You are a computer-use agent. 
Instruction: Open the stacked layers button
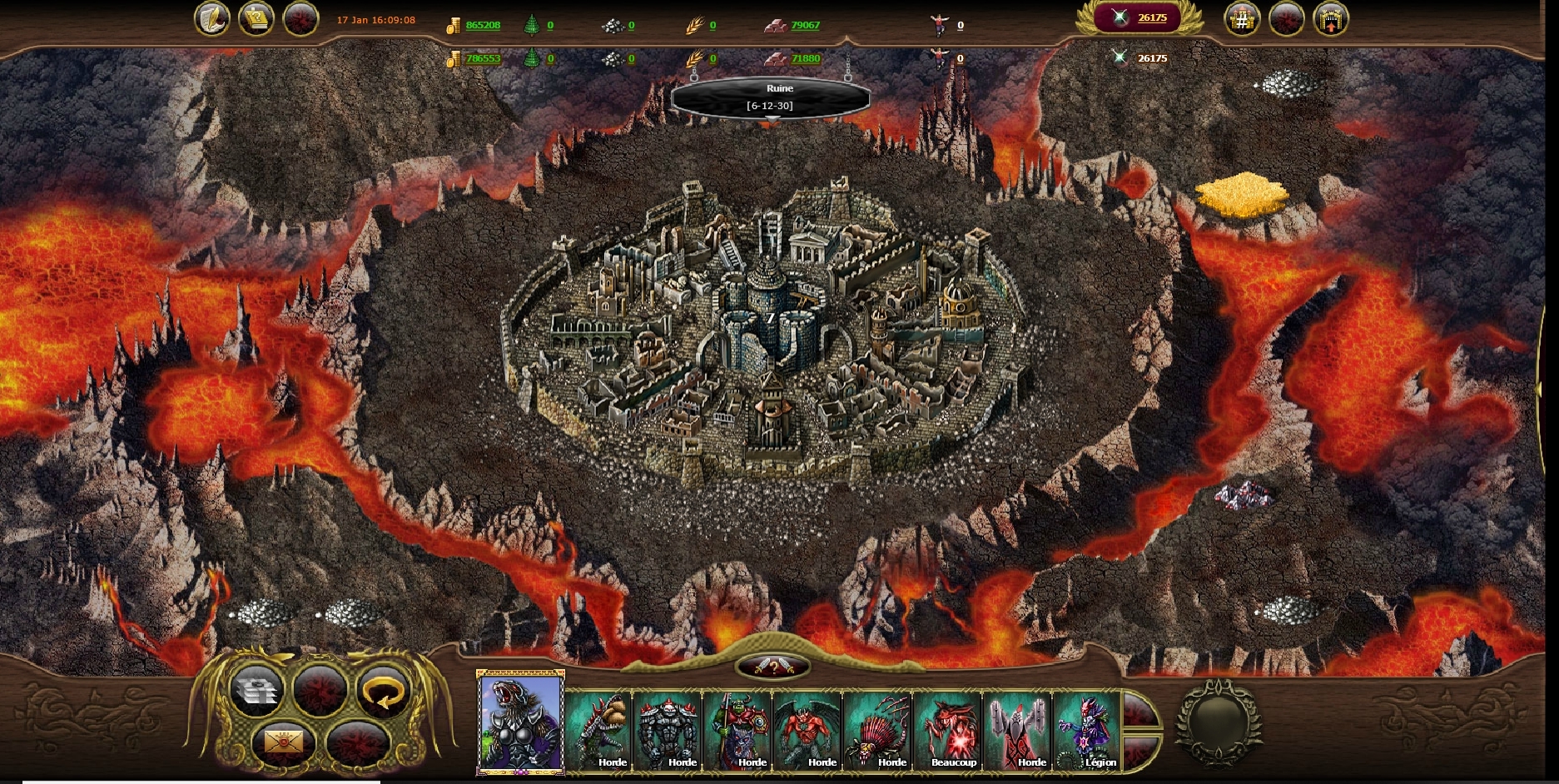[256, 691]
